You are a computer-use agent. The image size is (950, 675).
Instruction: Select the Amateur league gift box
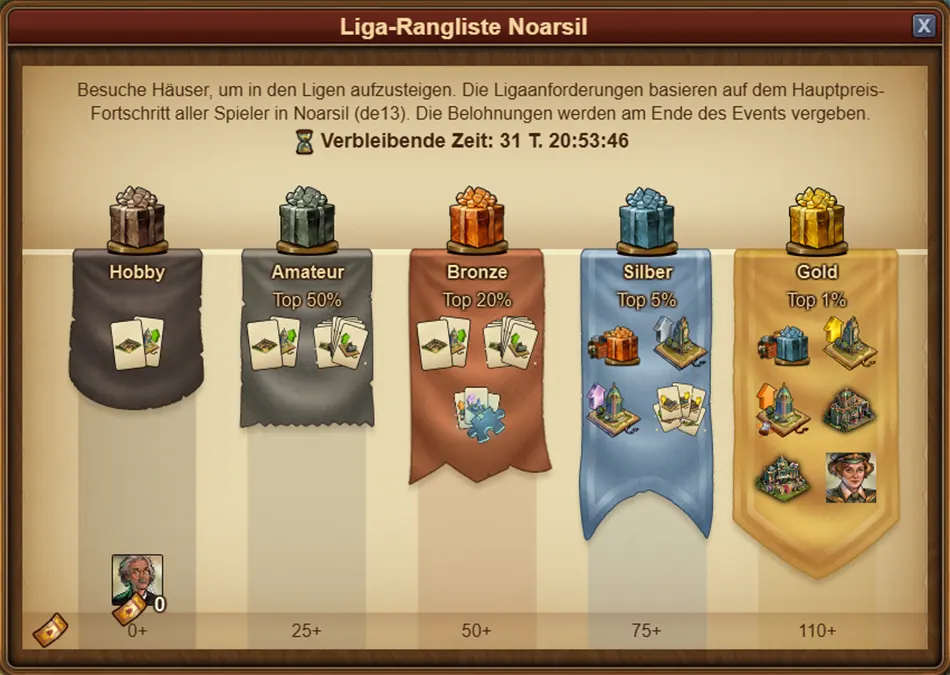coord(307,218)
